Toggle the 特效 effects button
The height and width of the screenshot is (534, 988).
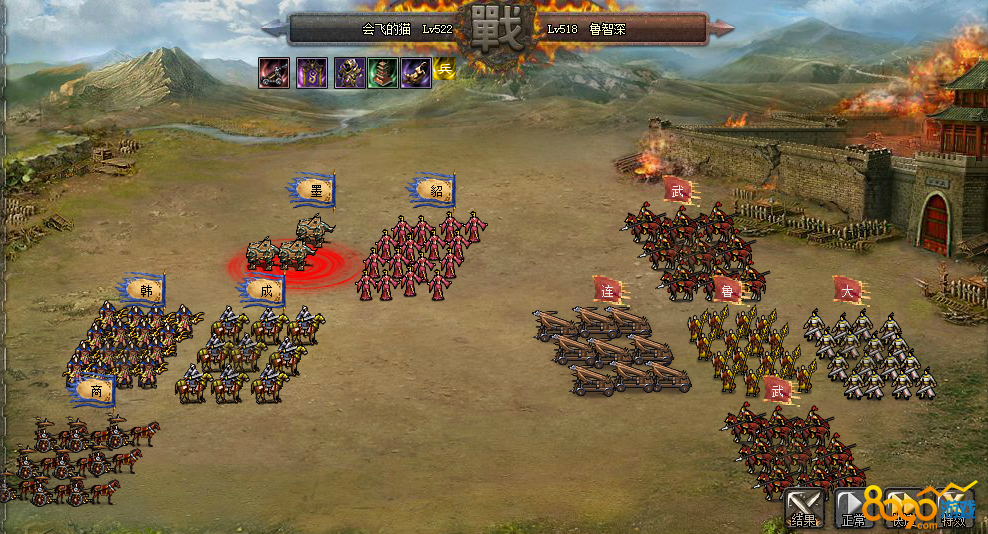tap(953, 507)
